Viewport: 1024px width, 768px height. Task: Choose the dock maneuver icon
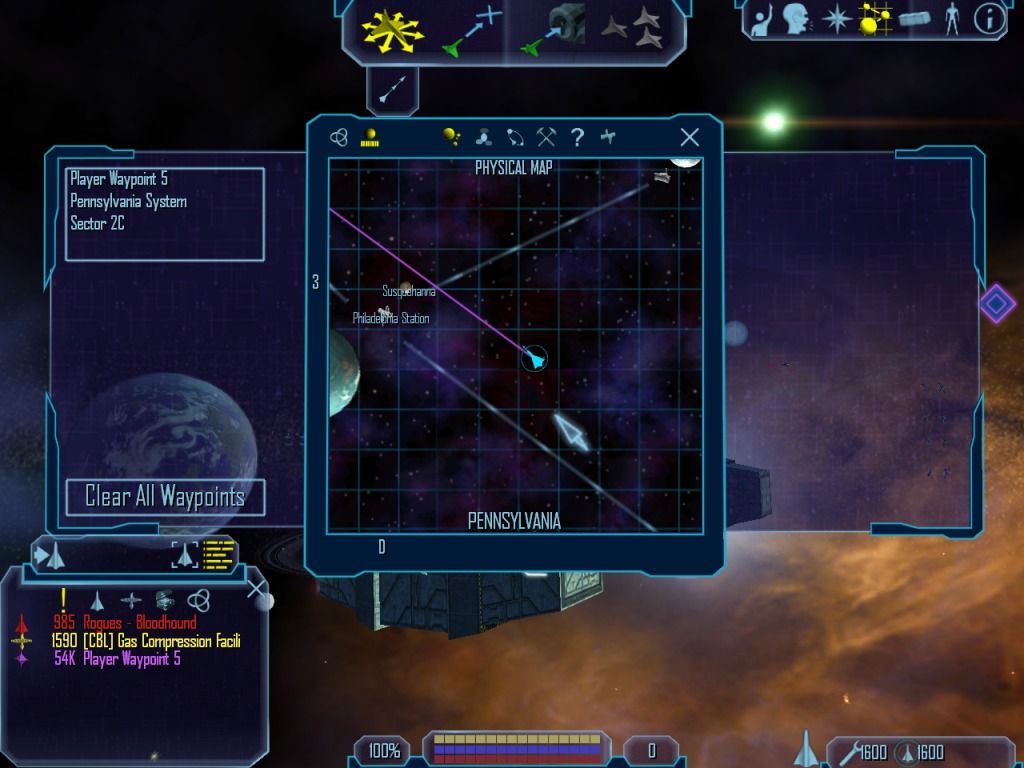(555, 30)
